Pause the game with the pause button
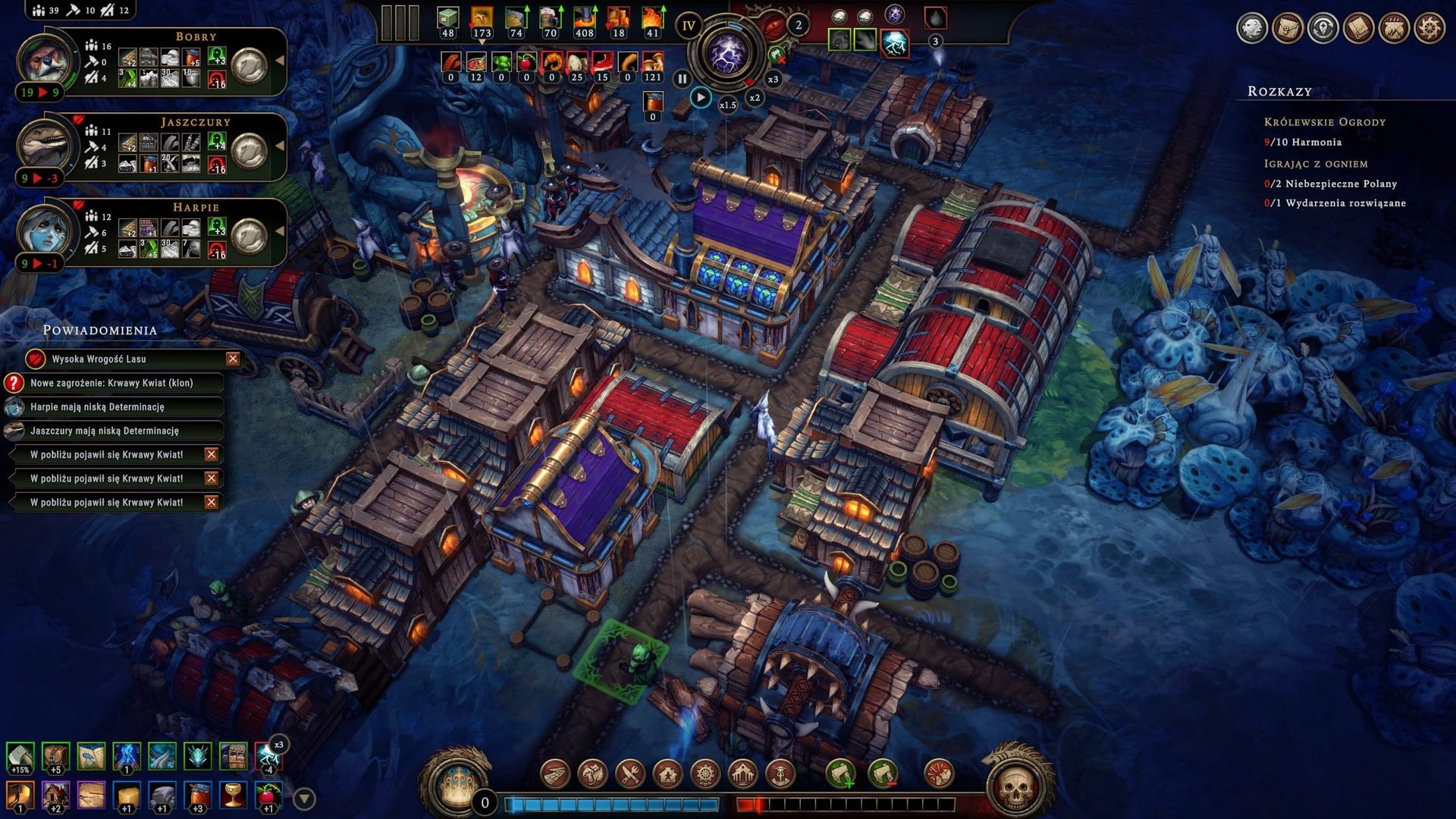 (x=682, y=78)
